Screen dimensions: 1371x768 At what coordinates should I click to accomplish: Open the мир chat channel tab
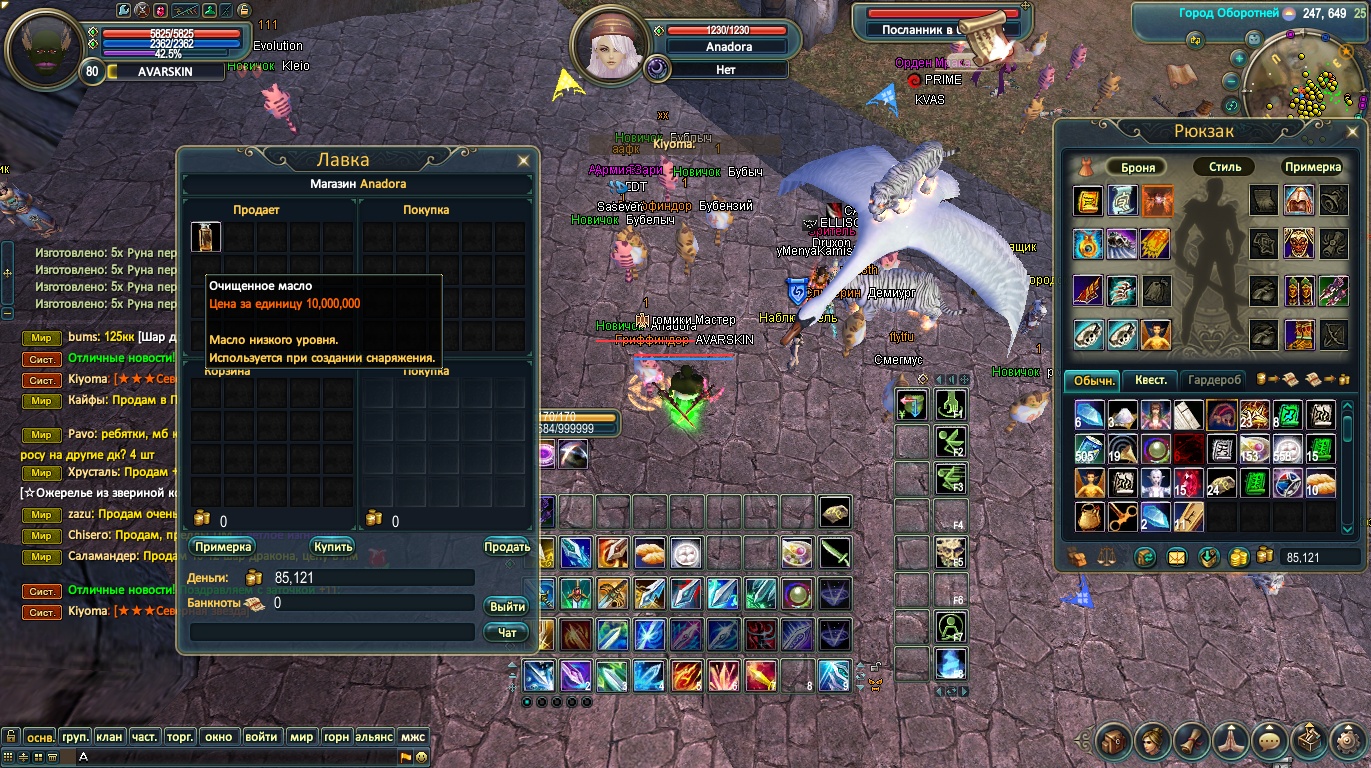[301, 737]
